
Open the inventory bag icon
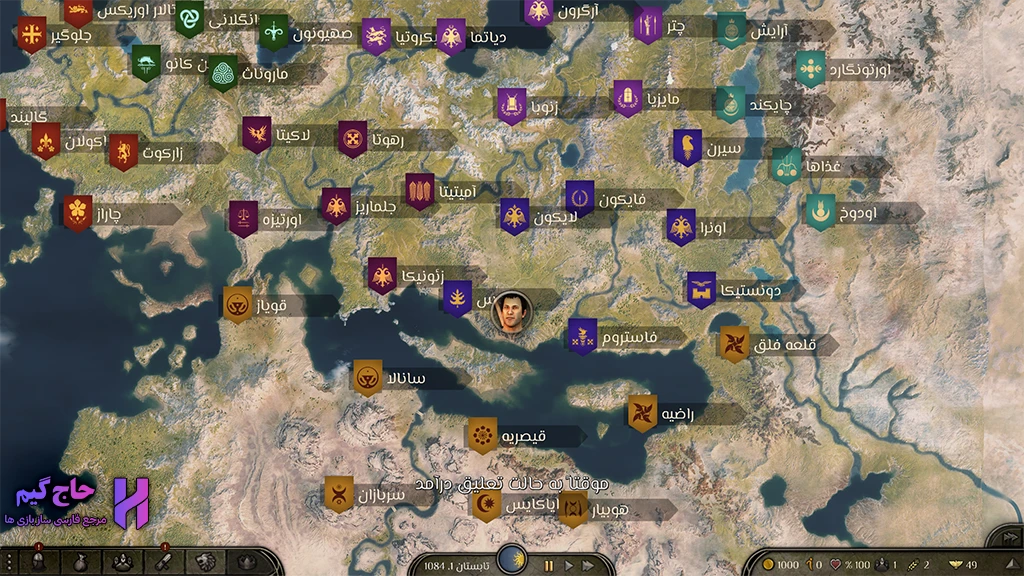[80, 562]
